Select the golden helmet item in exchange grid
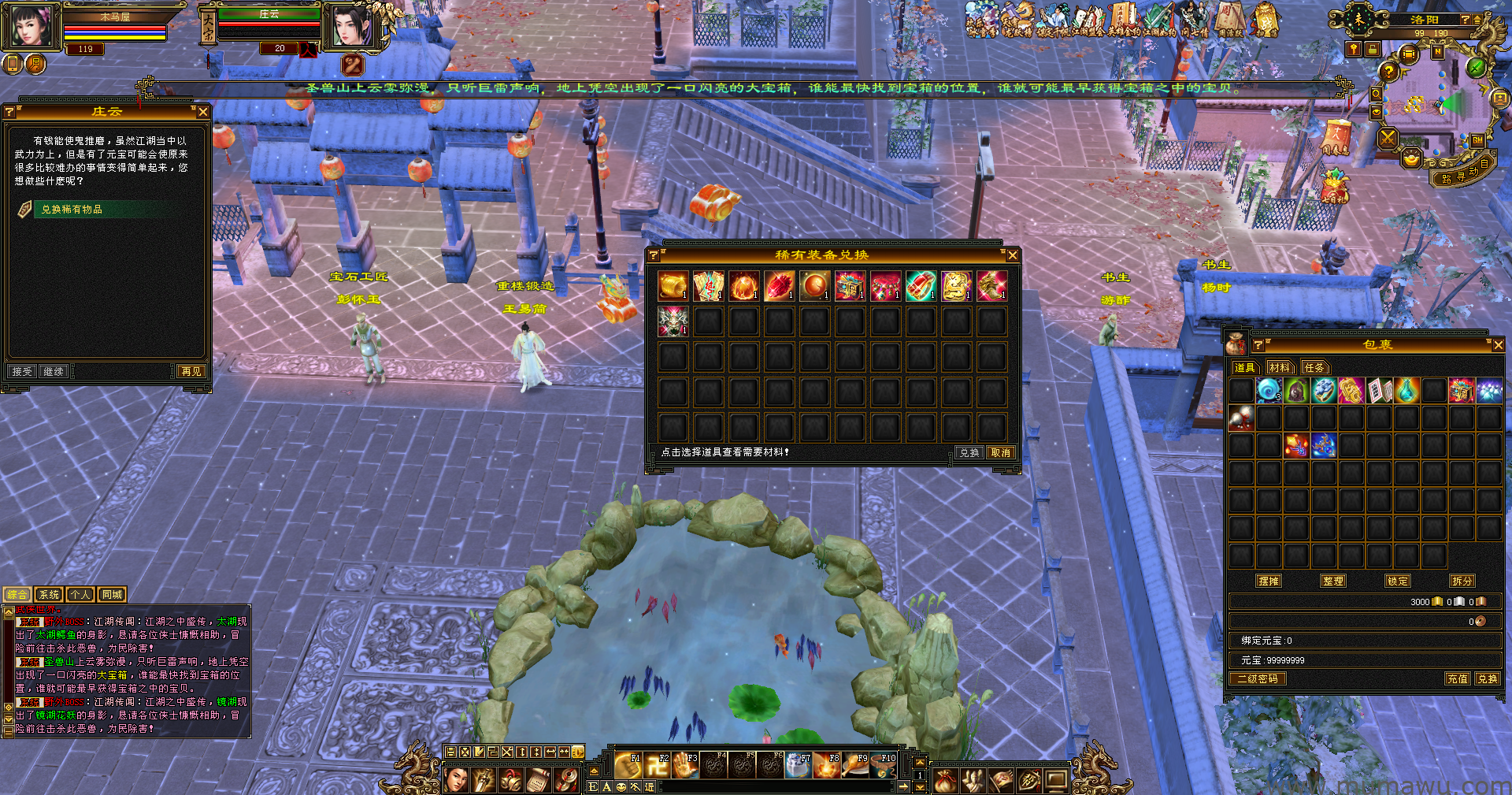Image resolution: width=1512 pixels, height=795 pixels. [x=673, y=285]
